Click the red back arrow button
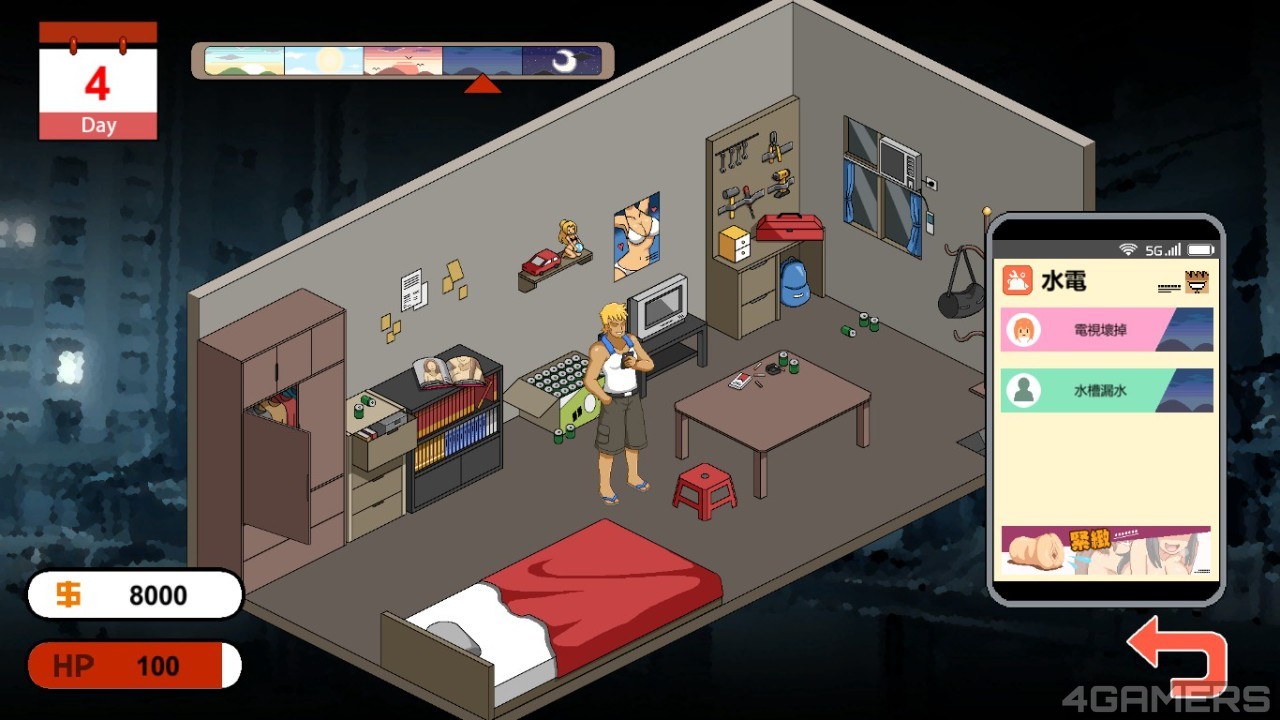Image resolution: width=1280 pixels, height=720 pixels. (1176, 659)
